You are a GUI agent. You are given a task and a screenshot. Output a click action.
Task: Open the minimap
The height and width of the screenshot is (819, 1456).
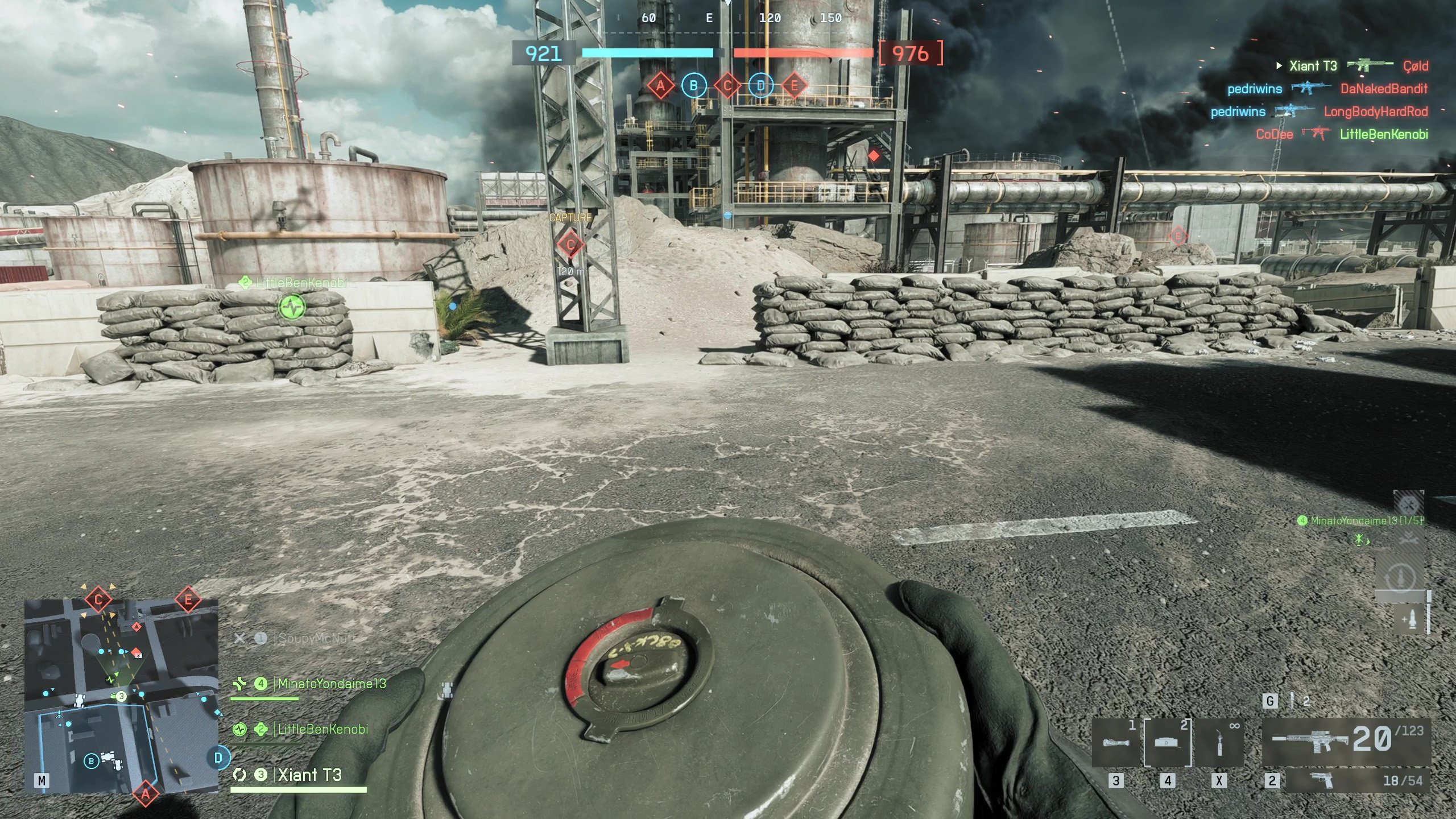pyautogui.click(x=121, y=695)
